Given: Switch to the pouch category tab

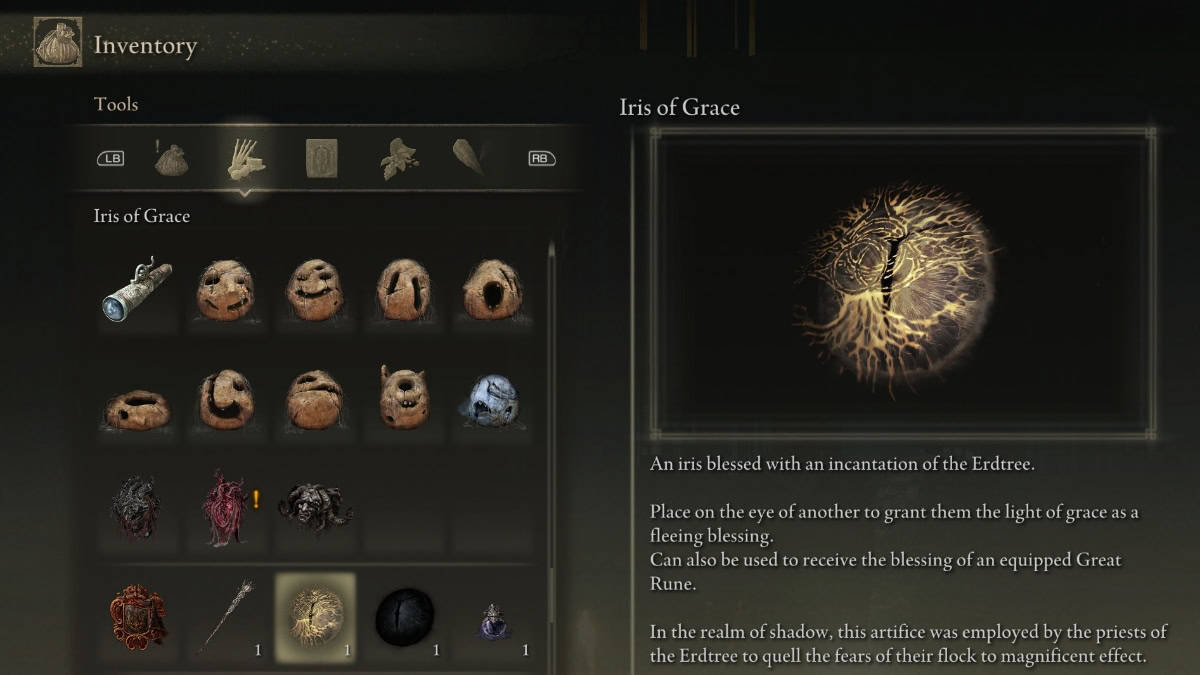Looking at the screenshot, I should point(172,158).
